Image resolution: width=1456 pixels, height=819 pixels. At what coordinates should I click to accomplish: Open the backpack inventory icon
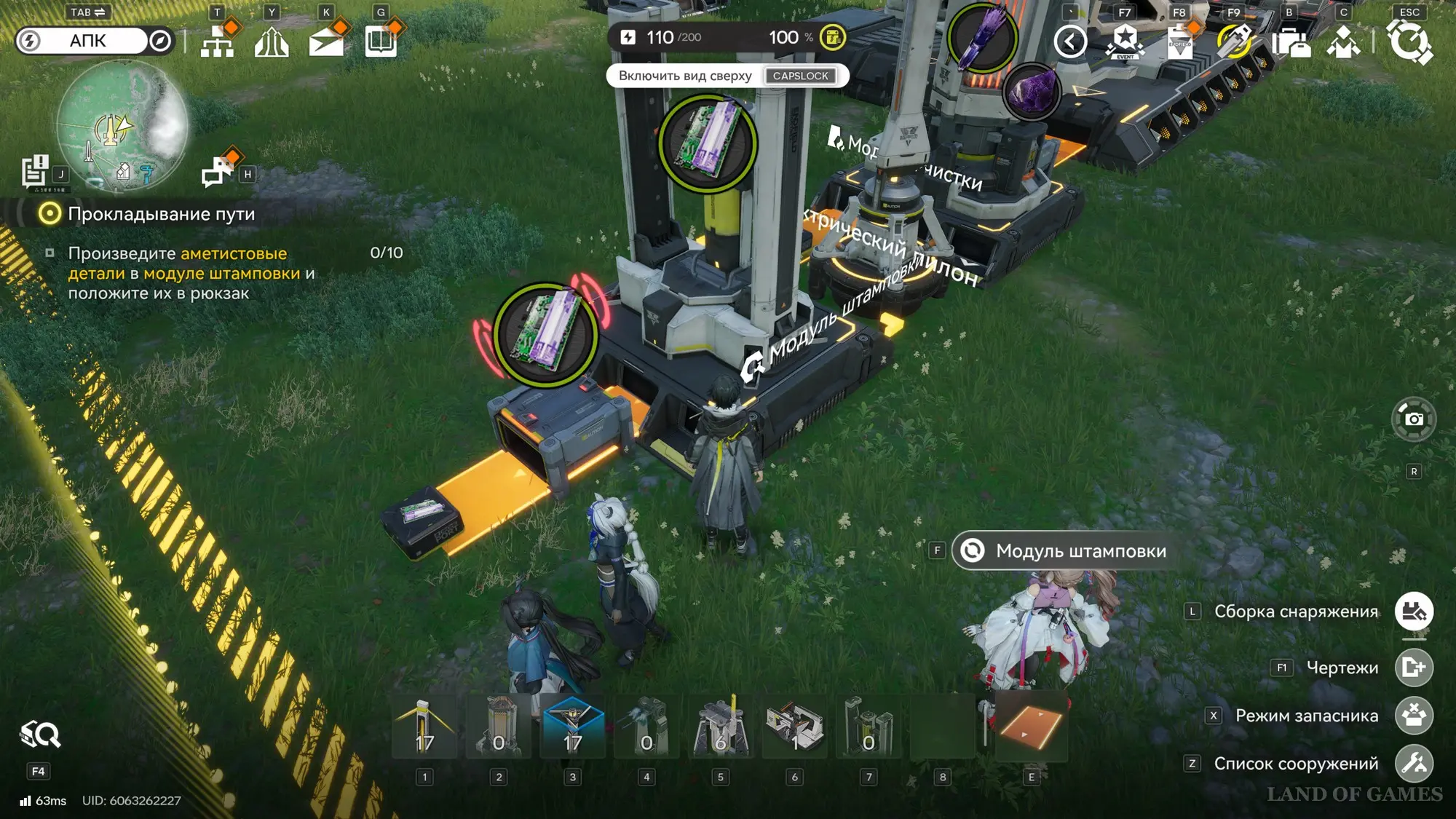point(1289,41)
